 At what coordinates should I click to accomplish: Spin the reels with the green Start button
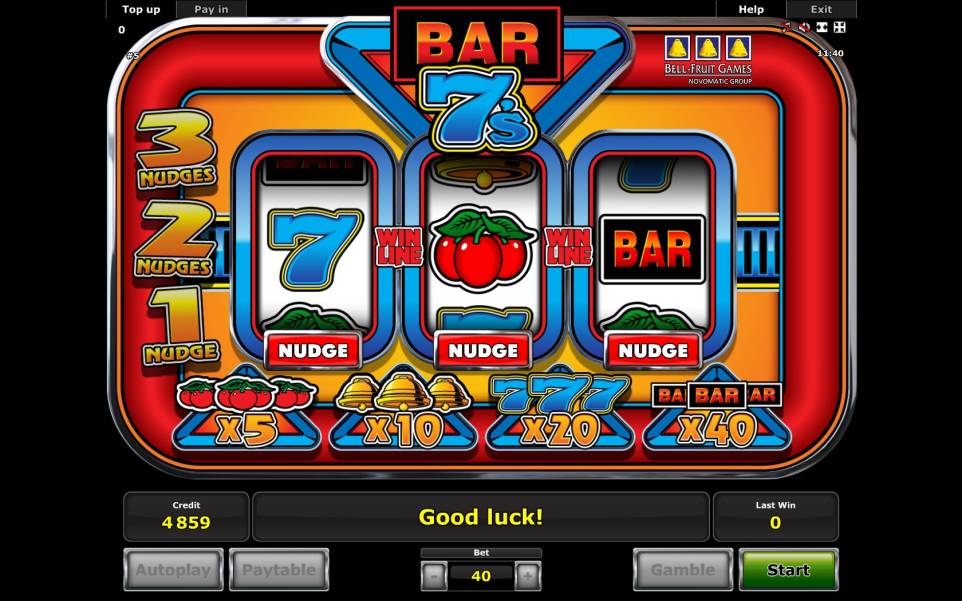tap(788, 570)
